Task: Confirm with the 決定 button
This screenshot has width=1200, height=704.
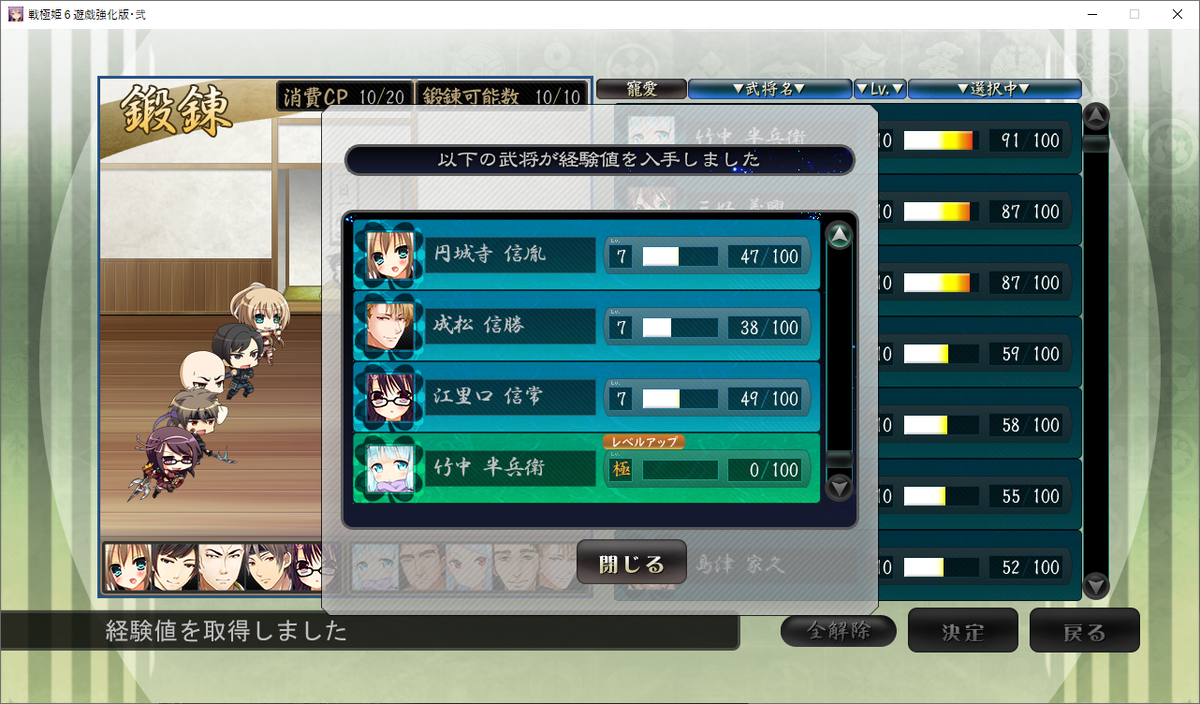Action: point(962,631)
